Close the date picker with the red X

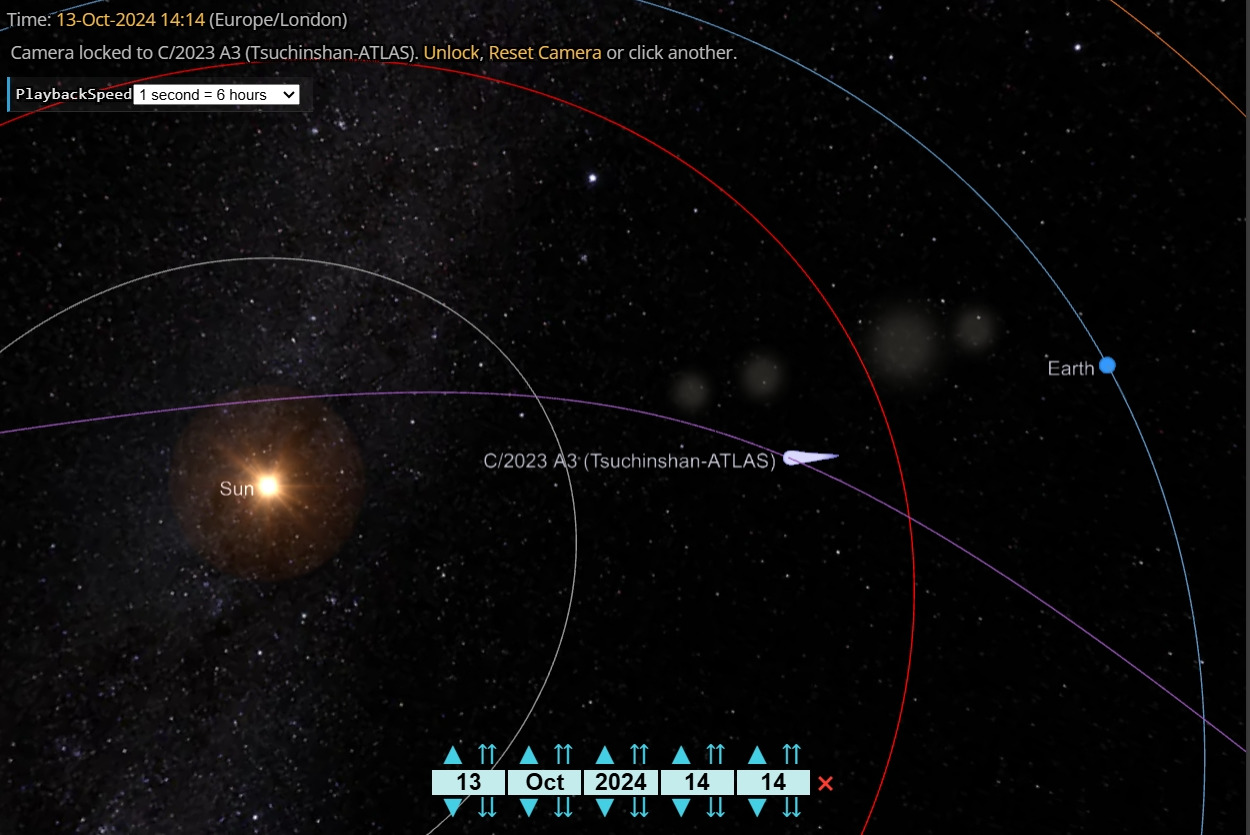pos(825,783)
